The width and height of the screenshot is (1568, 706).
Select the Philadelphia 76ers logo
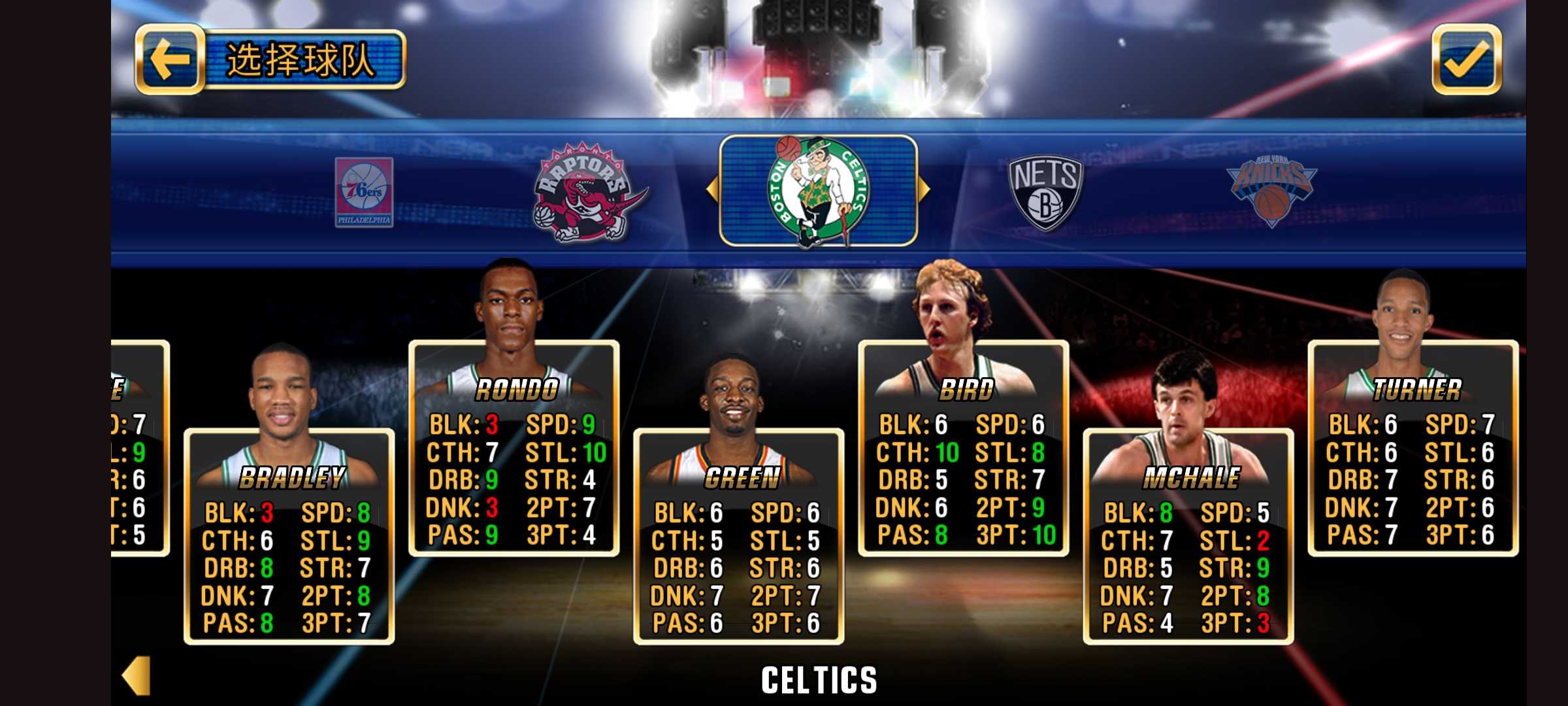(x=364, y=192)
